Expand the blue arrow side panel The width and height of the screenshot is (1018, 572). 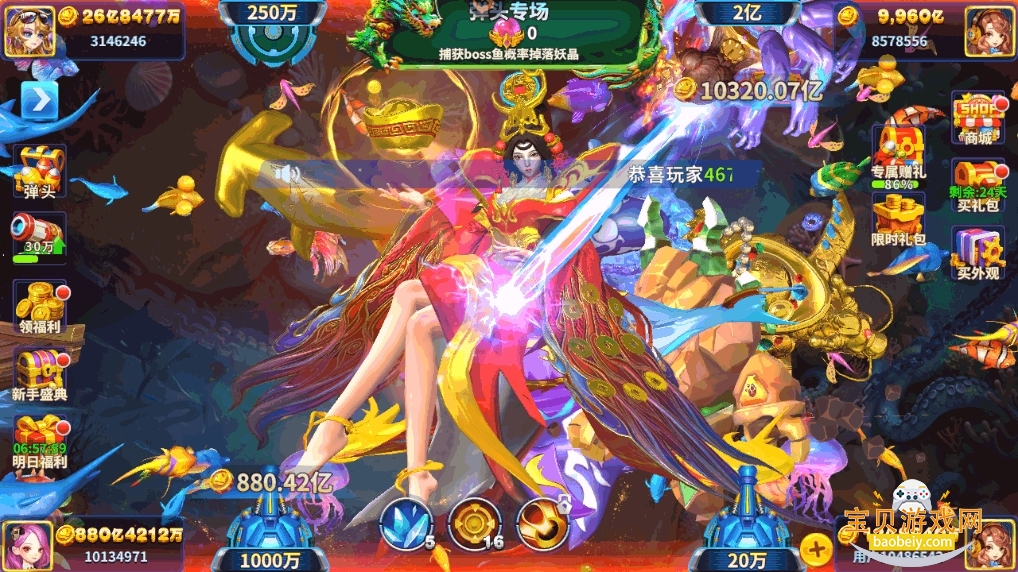[x=40, y=100]
